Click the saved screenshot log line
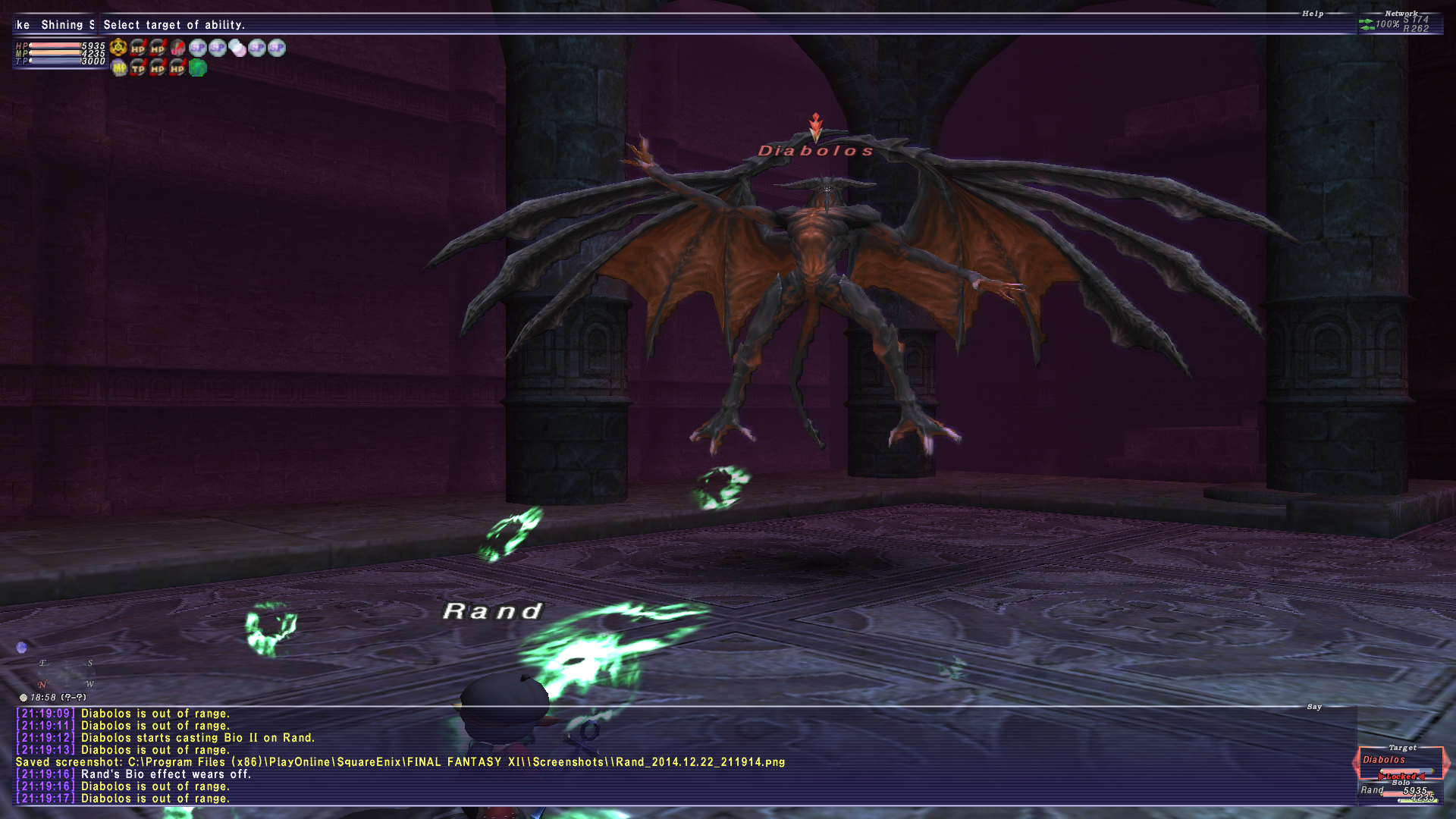 click(400, 762)
